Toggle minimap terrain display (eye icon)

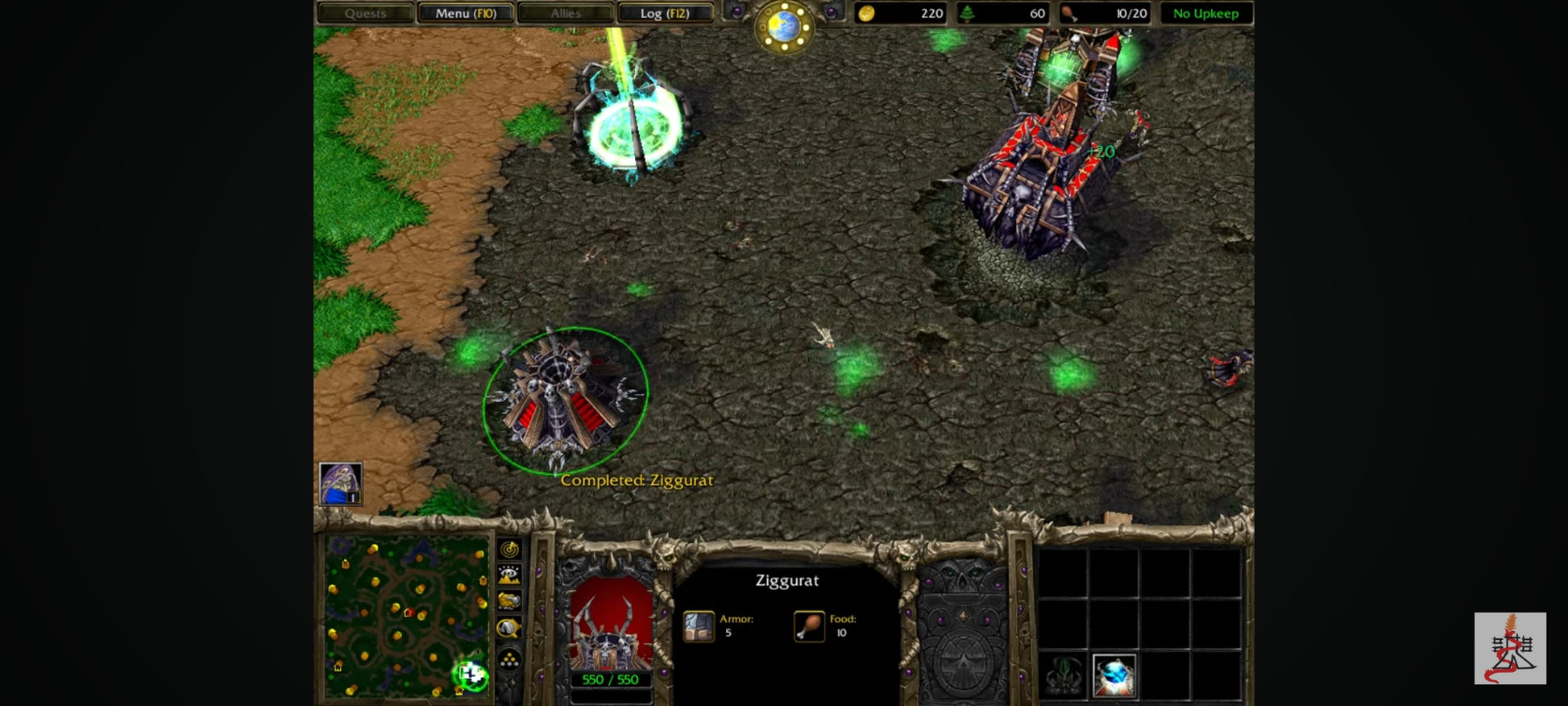tap(509, 575)
